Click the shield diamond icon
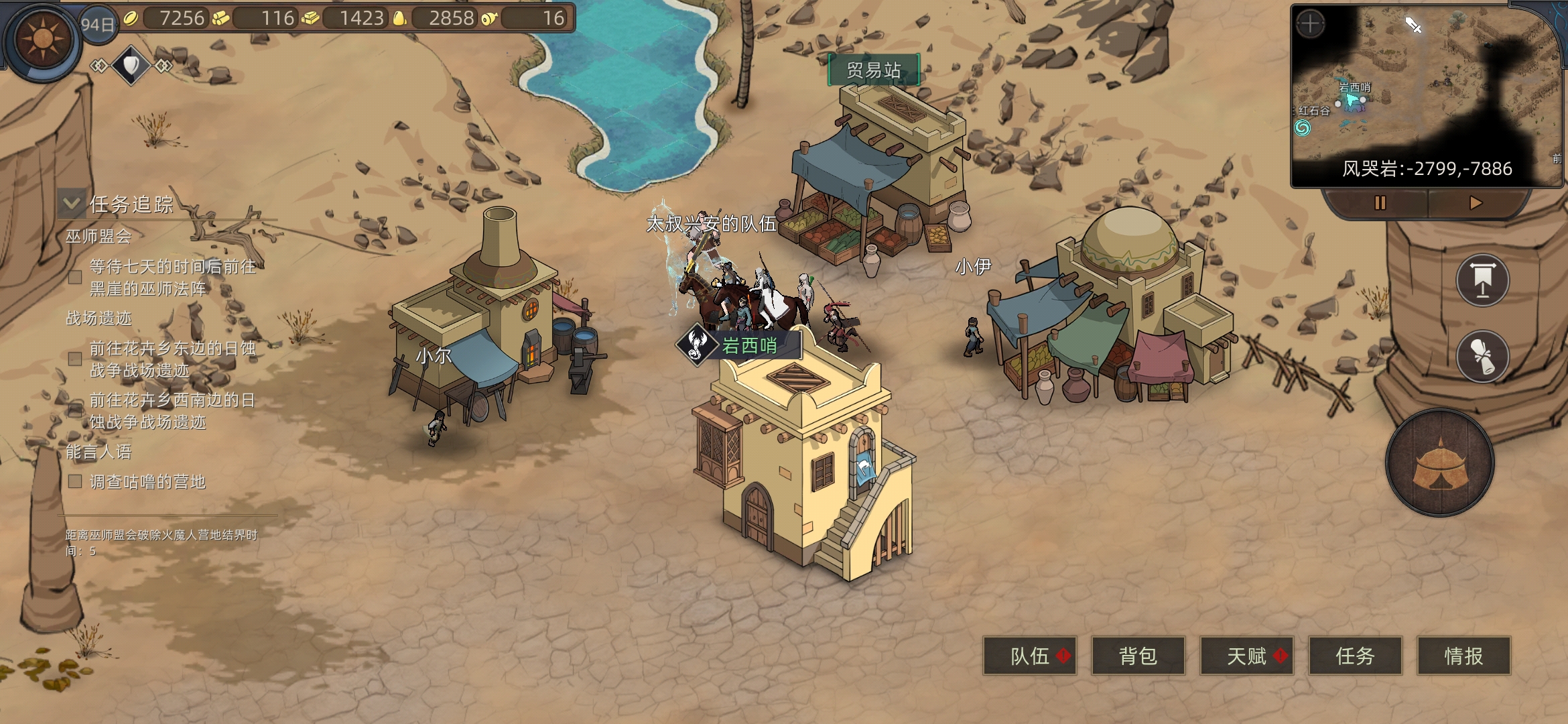This screenshot has height=724, width=1568. (x=131, y=65)
